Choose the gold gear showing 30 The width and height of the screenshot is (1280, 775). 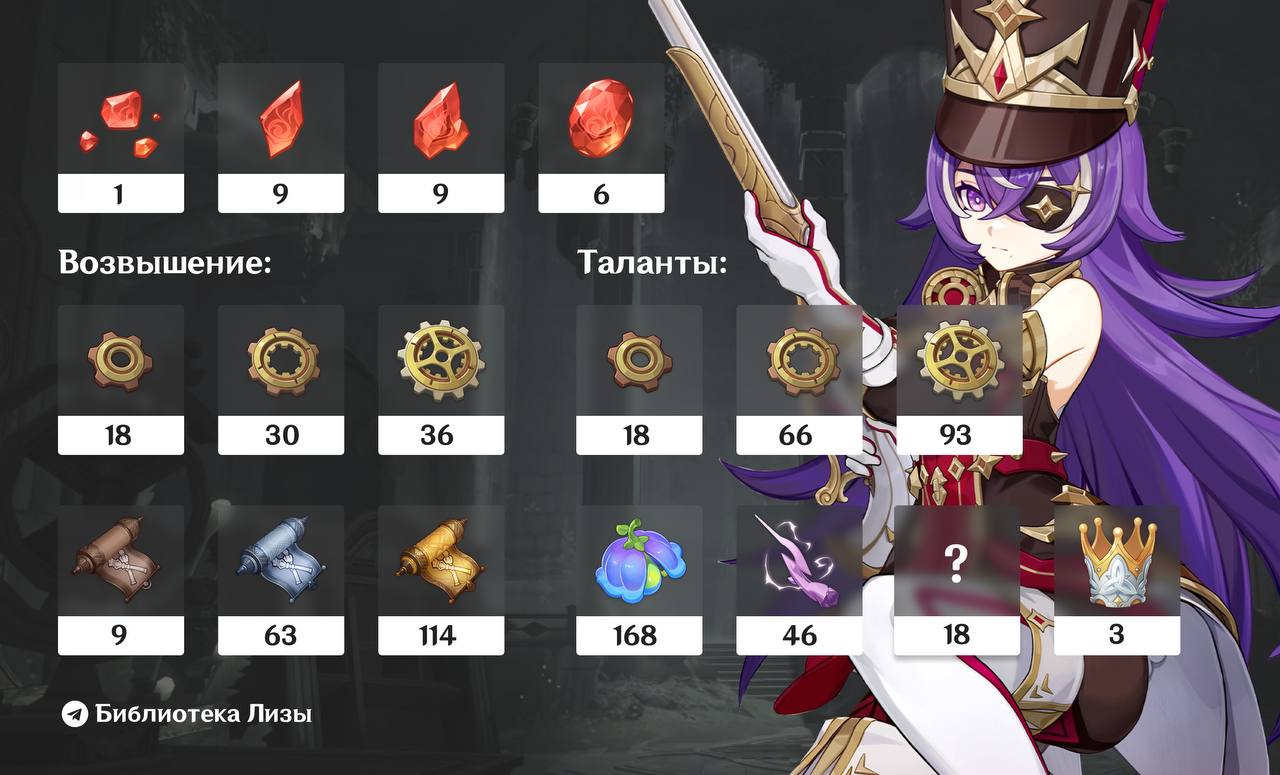pos(280,377)
